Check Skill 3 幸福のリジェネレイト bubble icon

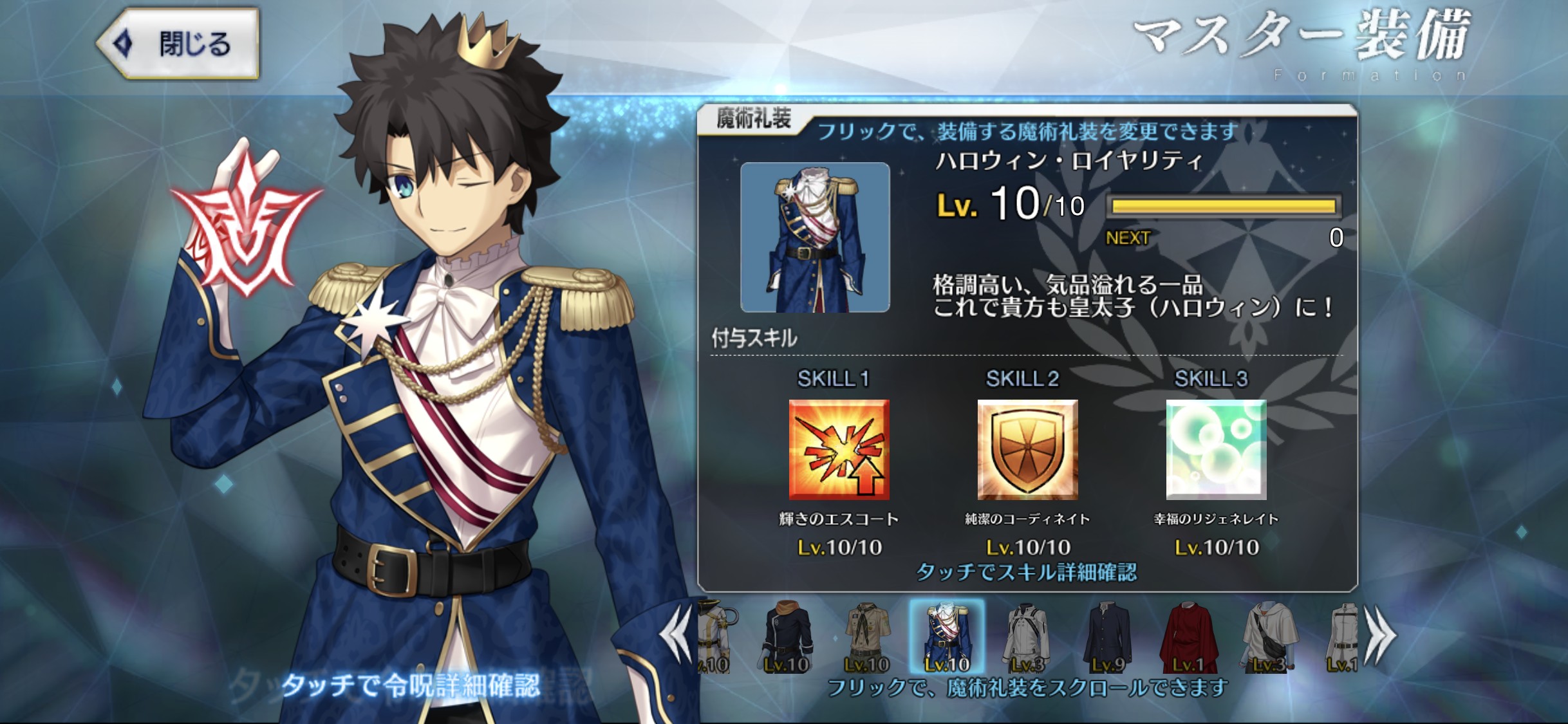coord(1216,450)
